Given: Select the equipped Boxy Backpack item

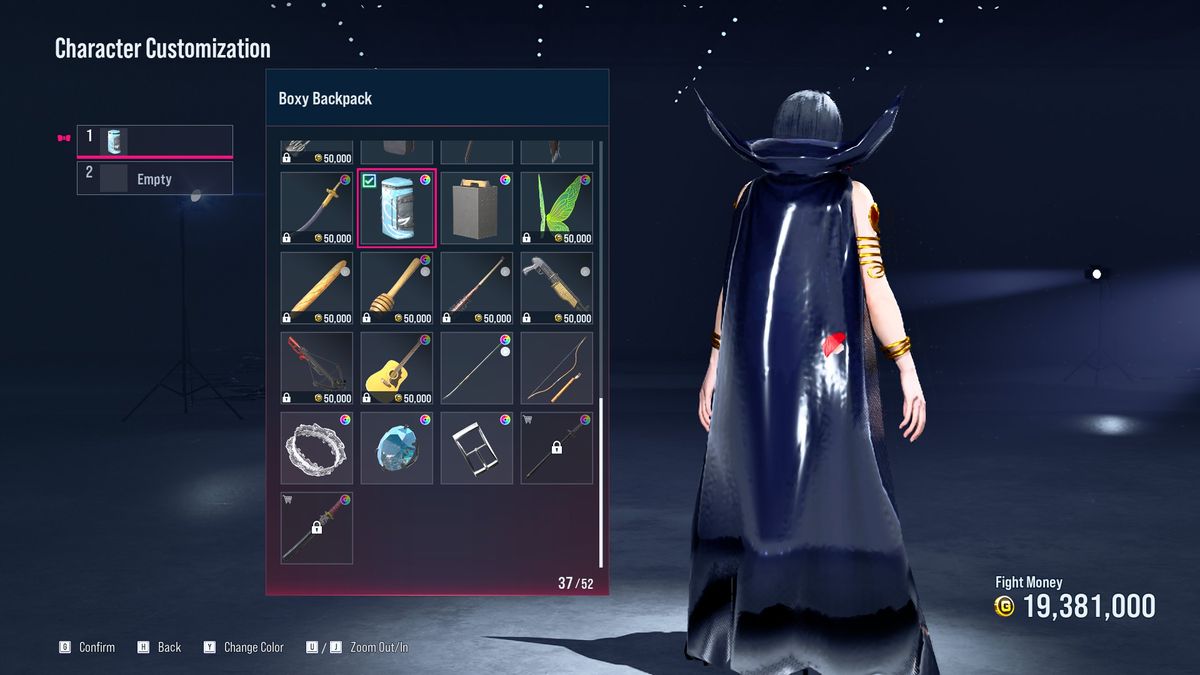Looking at the screenshot, I should [x=397, y=208].
